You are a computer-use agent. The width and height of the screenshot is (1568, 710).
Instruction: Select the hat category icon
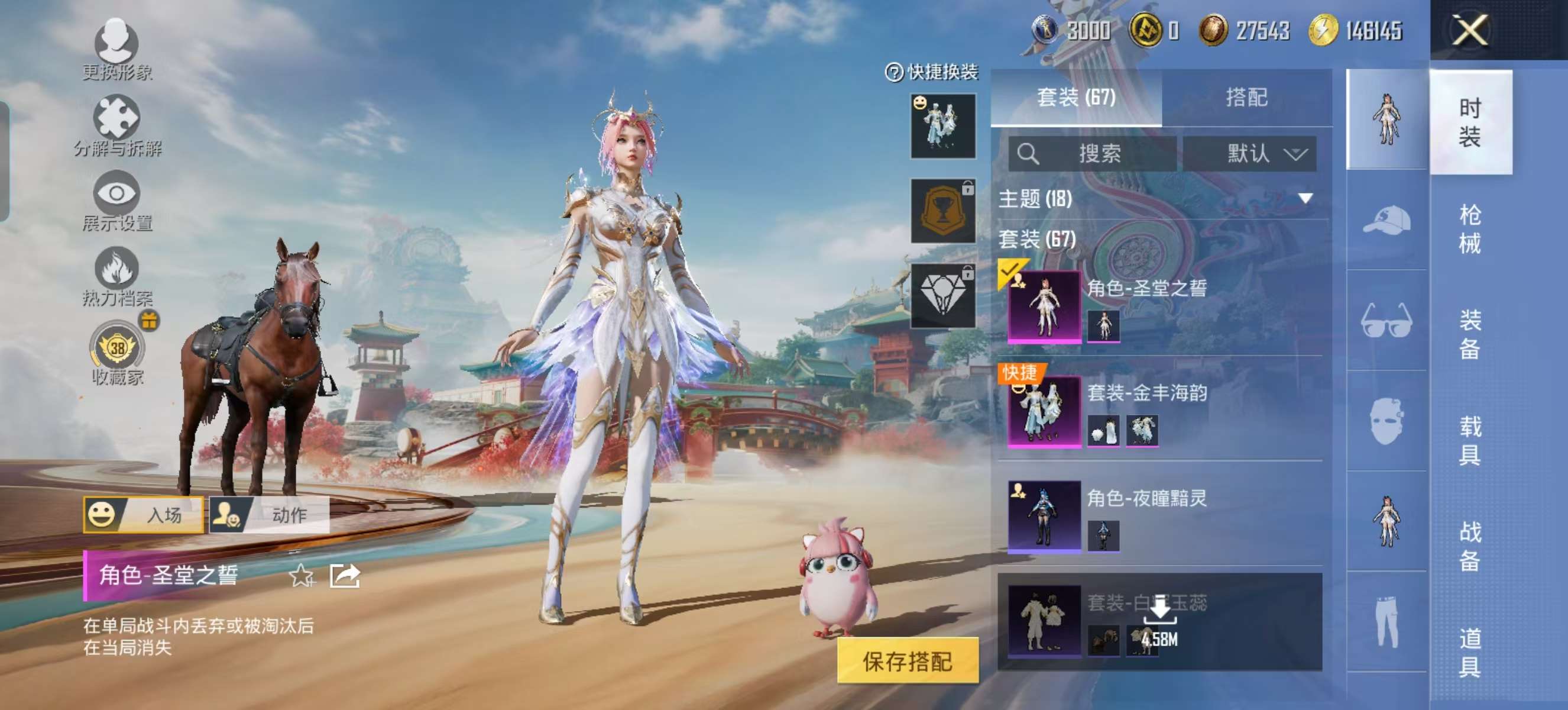pyautogui.click(x=1386, y=221)
